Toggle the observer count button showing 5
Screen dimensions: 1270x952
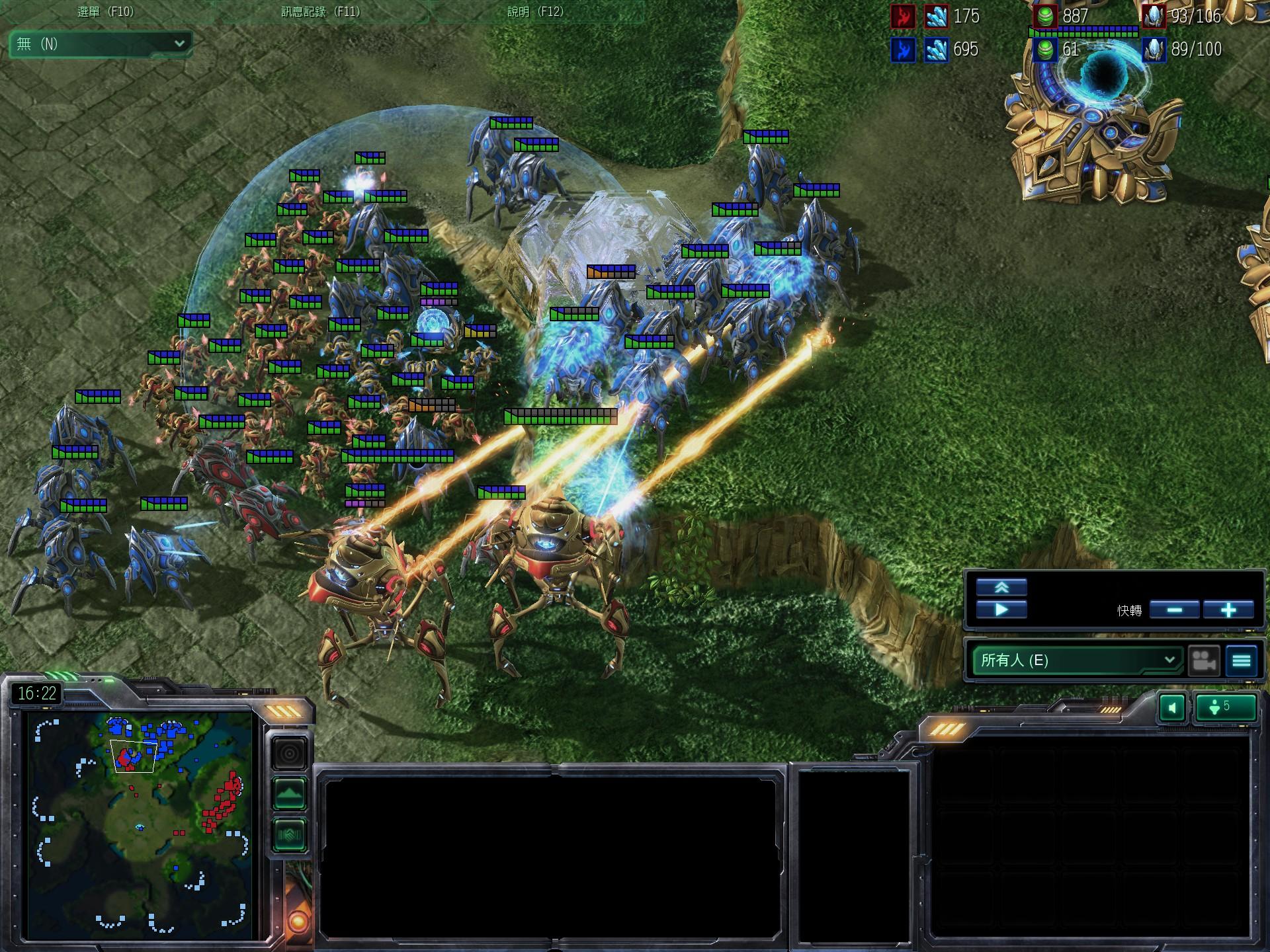(1228, 707)
